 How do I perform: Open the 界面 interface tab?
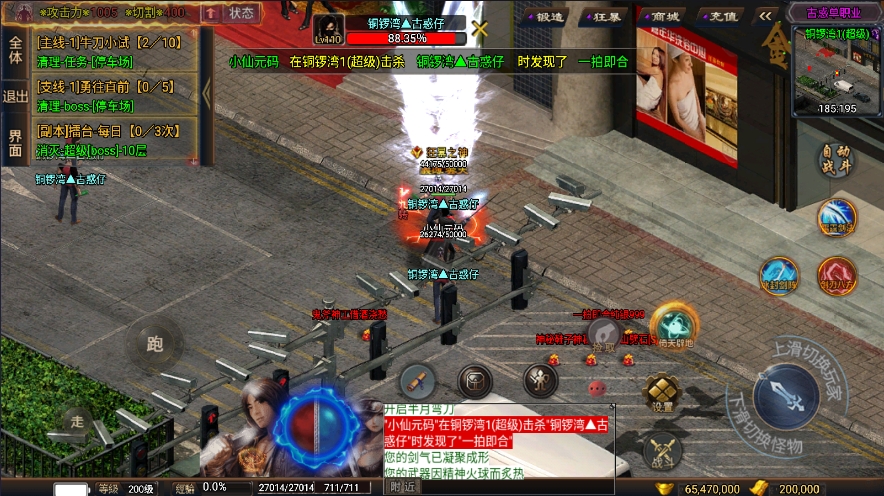(15, 143)
